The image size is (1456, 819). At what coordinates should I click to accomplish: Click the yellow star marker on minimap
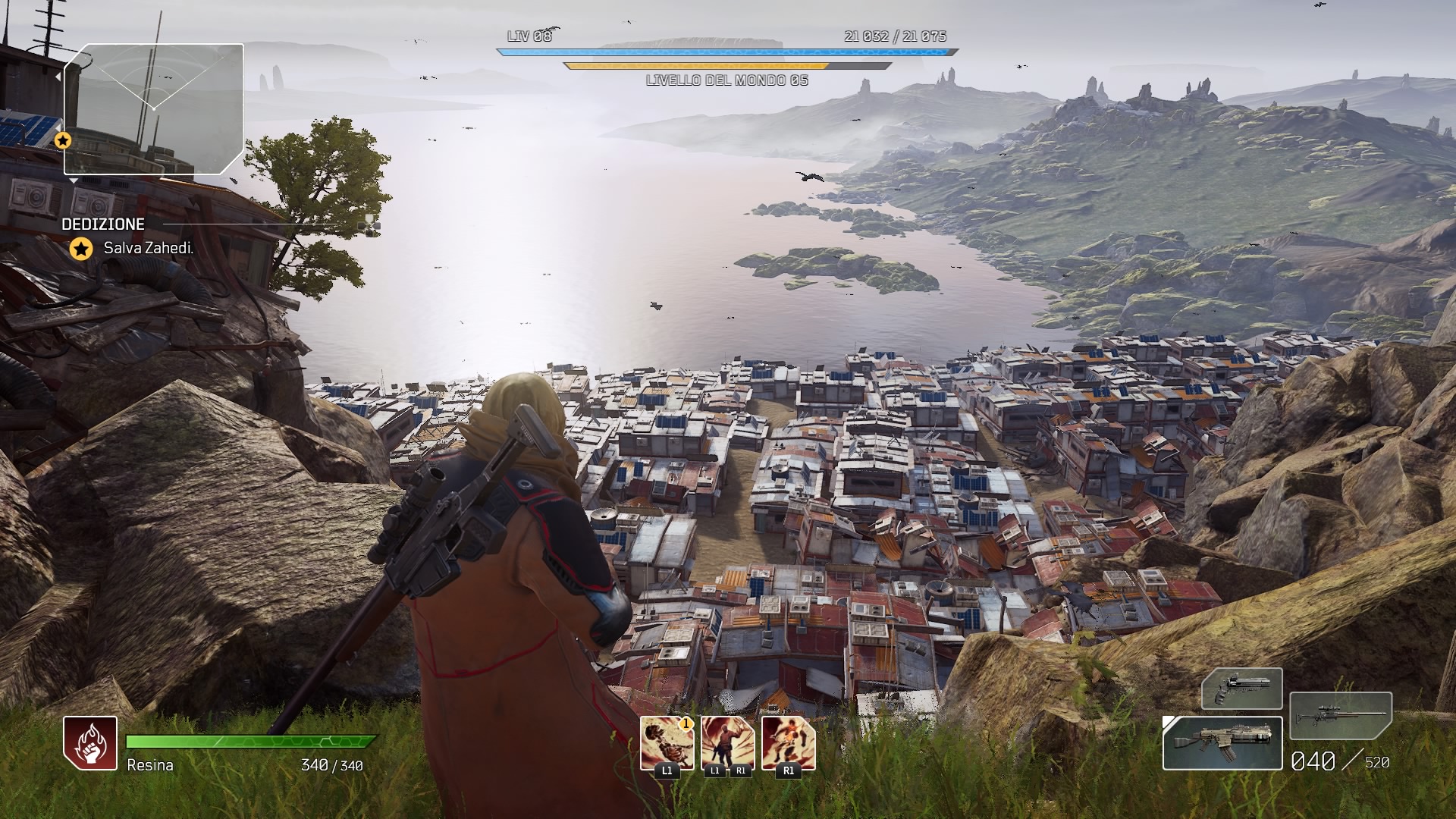(63, 140)
